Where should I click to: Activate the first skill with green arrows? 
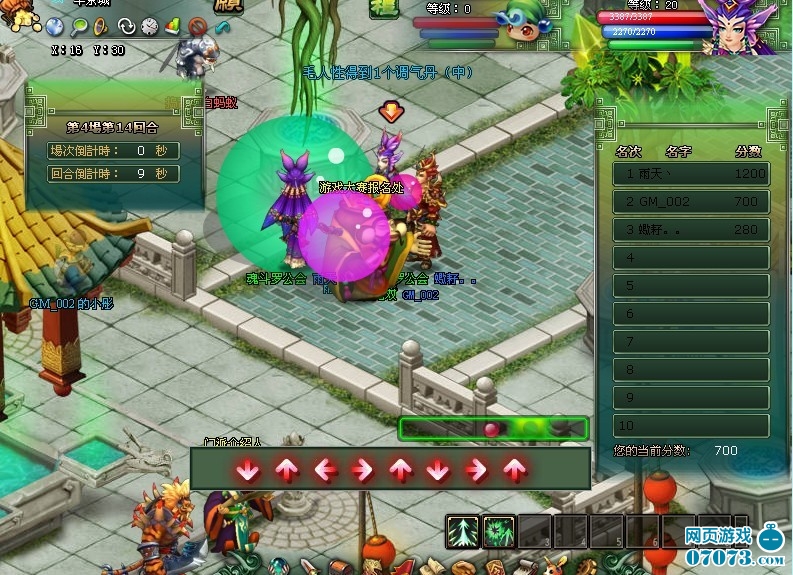[462, 531]
